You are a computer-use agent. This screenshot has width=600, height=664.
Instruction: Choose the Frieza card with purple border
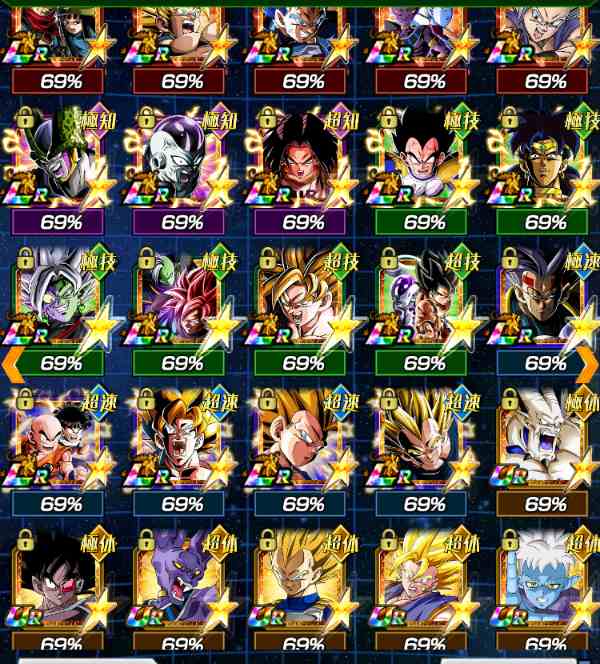click(x=182, y=160)
